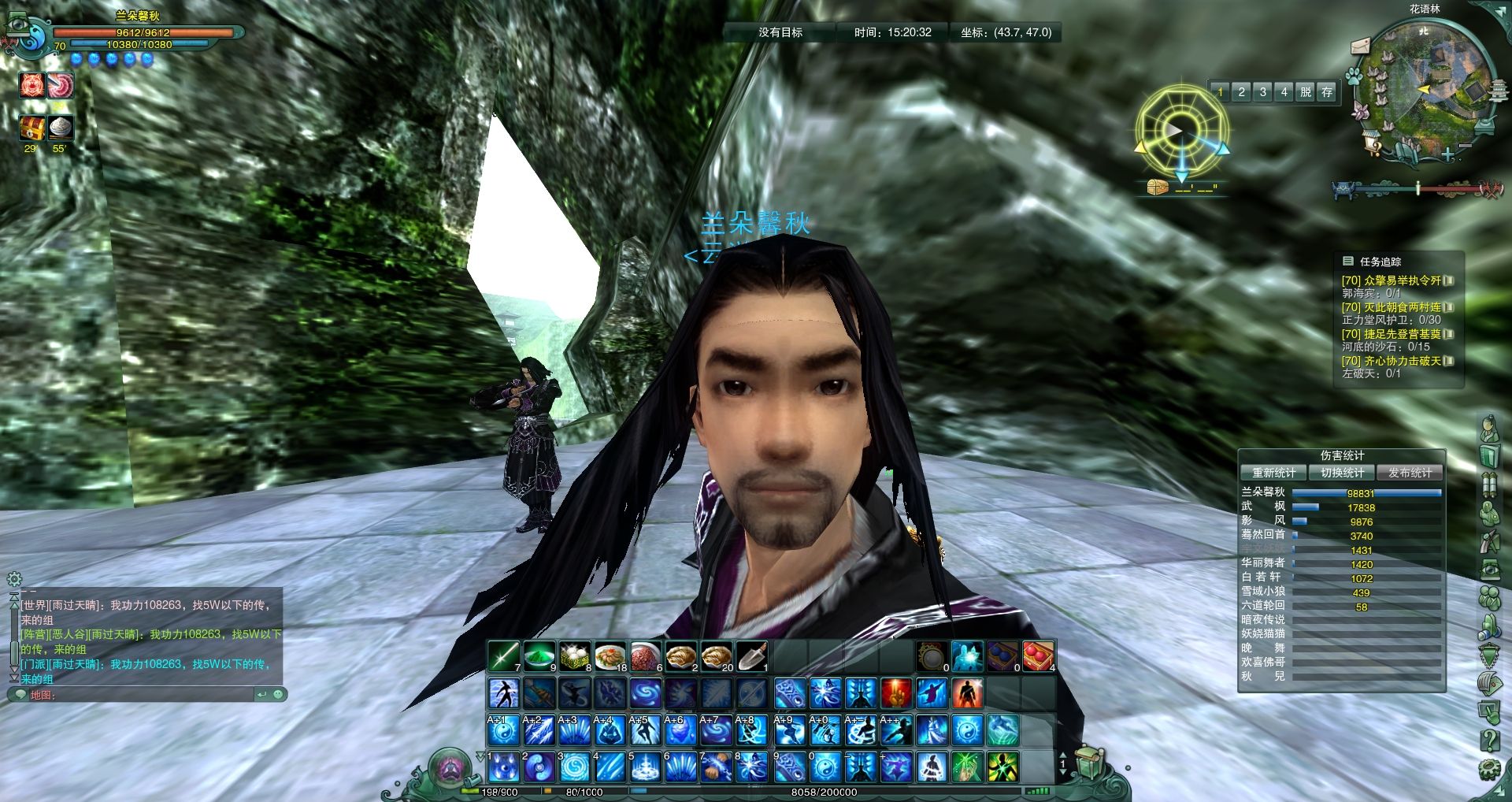This screenshot has width=1512, height=802.
Task: Trigger the red raised-fingers hand skill
Action: 896,693
